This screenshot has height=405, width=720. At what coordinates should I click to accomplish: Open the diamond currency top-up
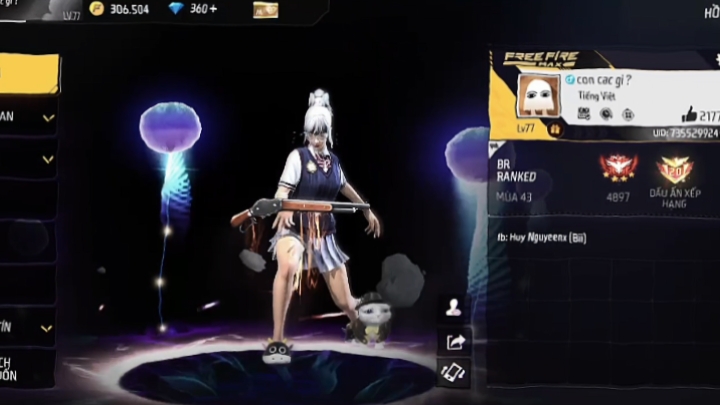click(195, 9)
